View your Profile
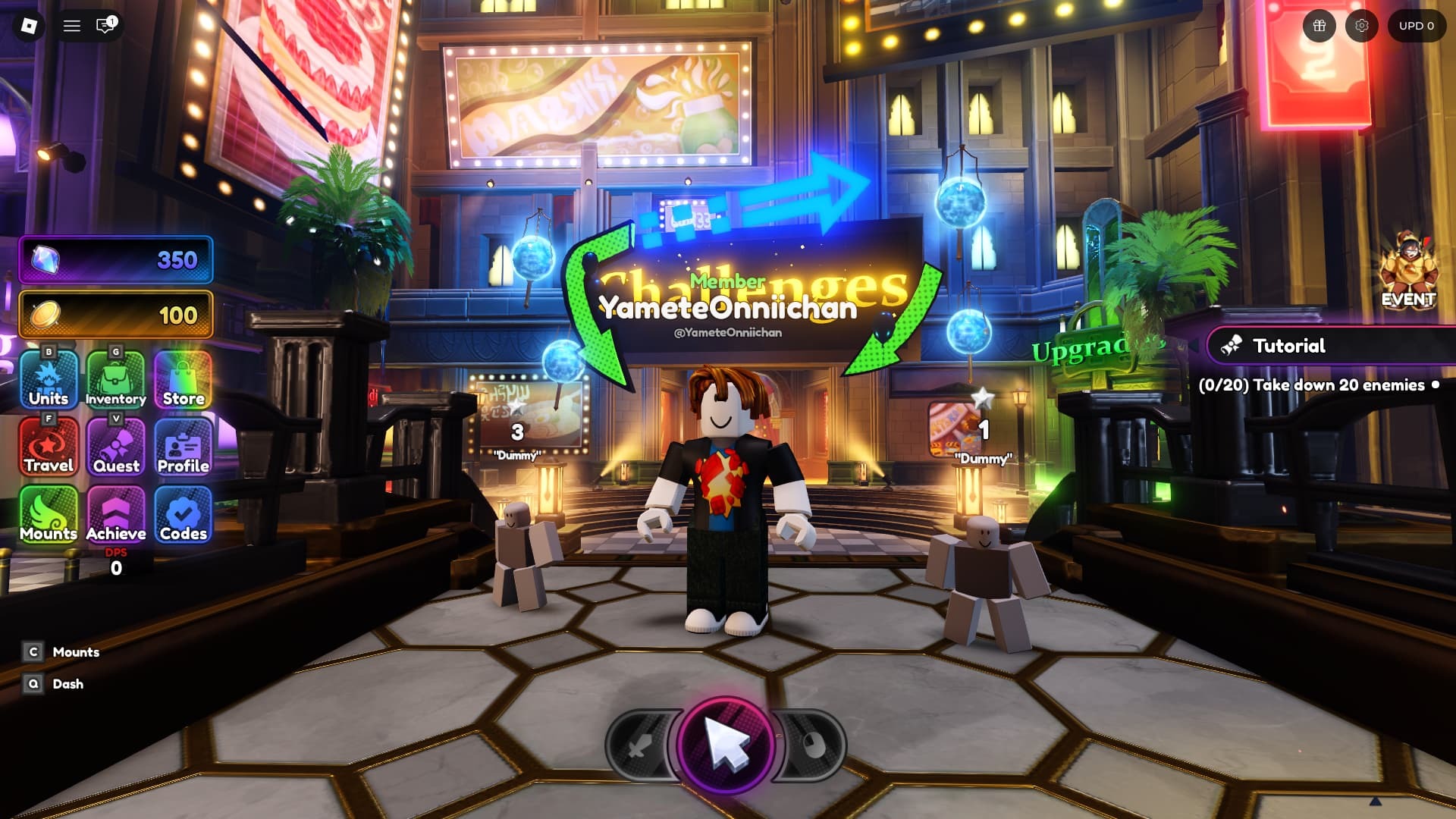Screen dimensions: 1456x819 (x=184, y=447)
